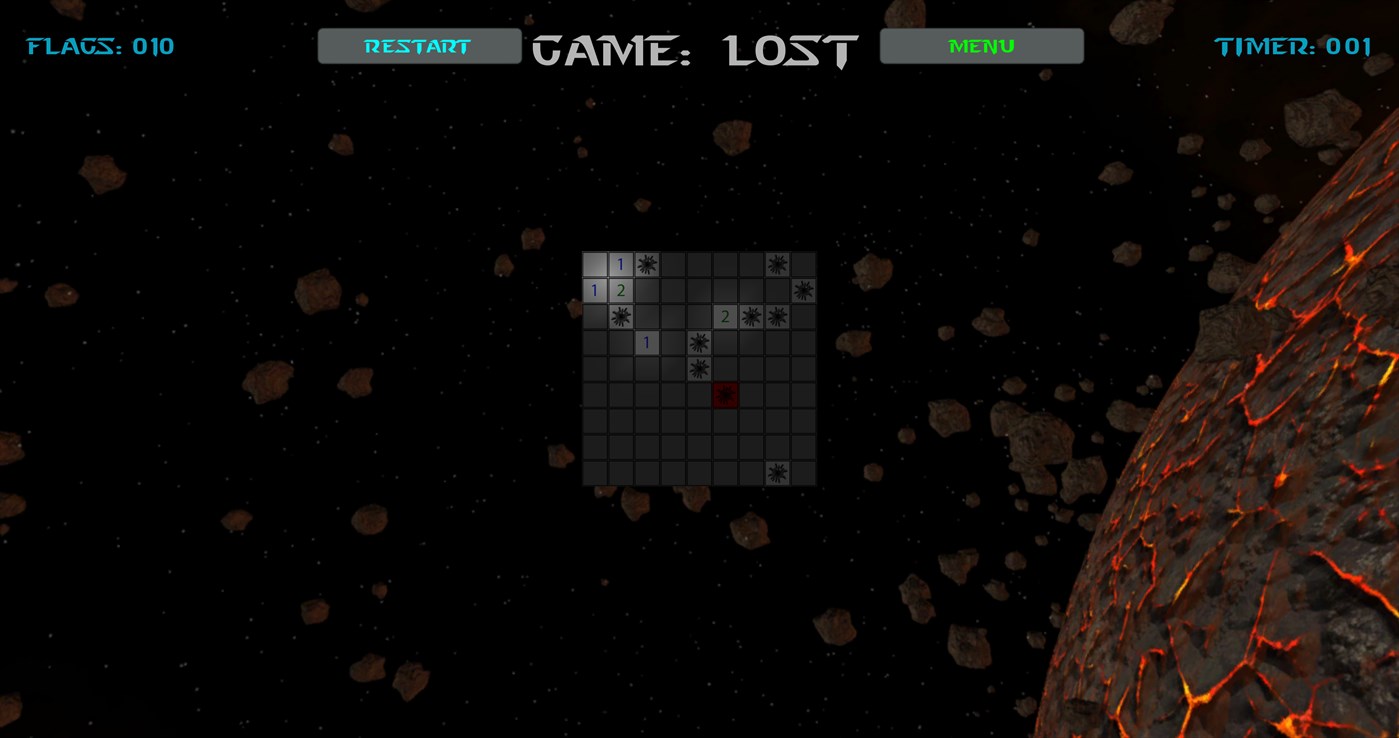Click the green 2 cell in the second row
The height and width of the screenshot is (738, 1399).
[621, 290]
